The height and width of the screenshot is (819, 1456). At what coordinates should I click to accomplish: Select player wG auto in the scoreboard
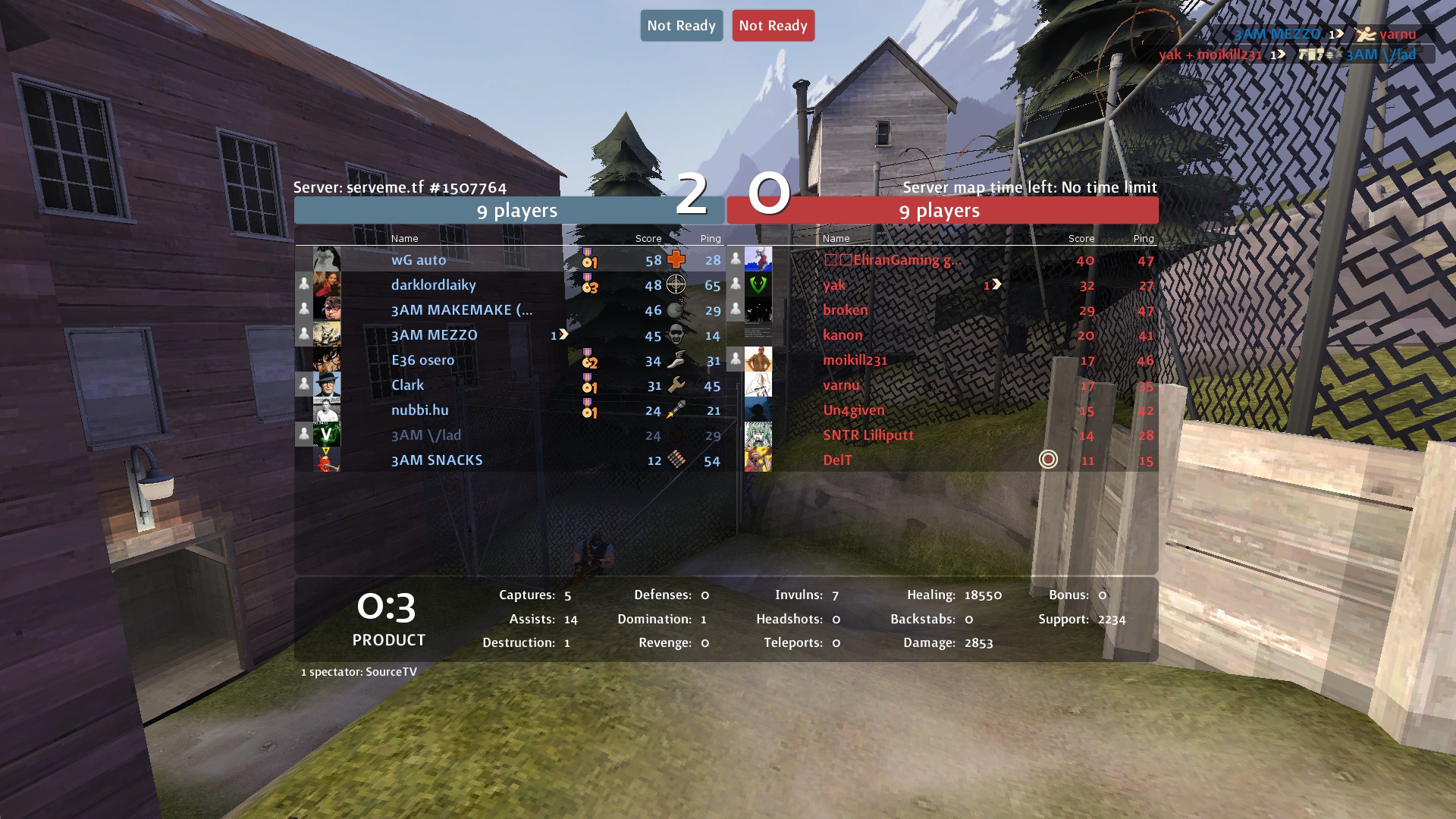[419, 260]
